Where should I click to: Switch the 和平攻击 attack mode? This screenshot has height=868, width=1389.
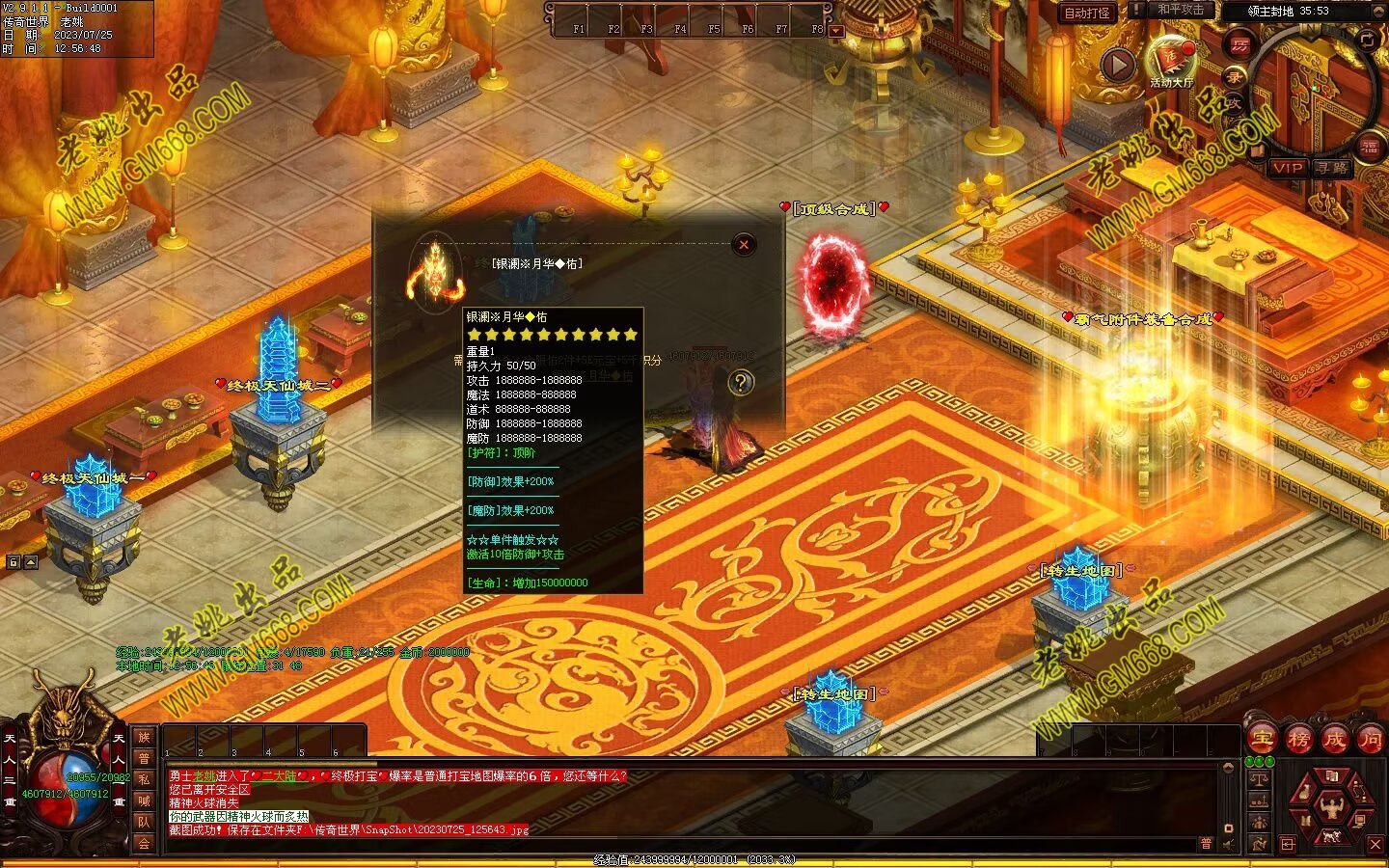pos(1181,10)
